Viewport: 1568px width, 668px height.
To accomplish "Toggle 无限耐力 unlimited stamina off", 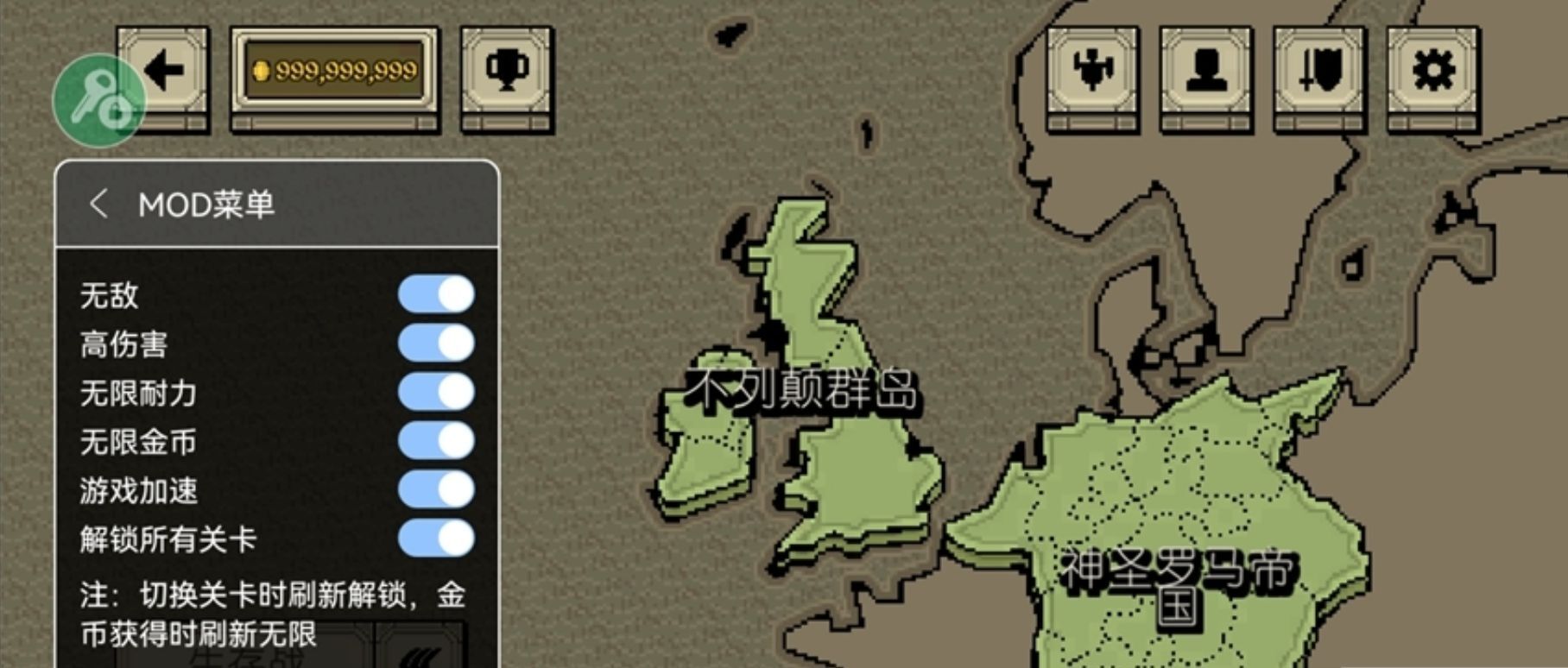I will [x=435, y=393].
